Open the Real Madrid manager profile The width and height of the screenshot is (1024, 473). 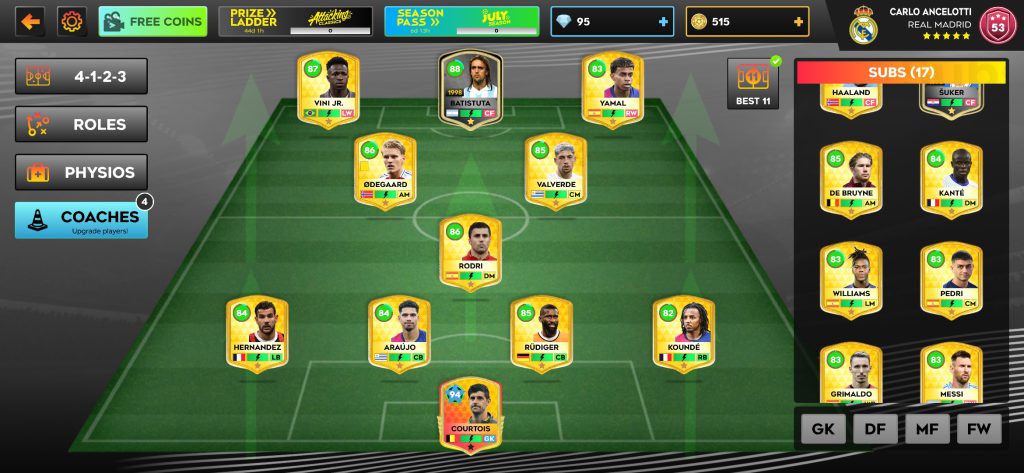[x=930, y=25]
